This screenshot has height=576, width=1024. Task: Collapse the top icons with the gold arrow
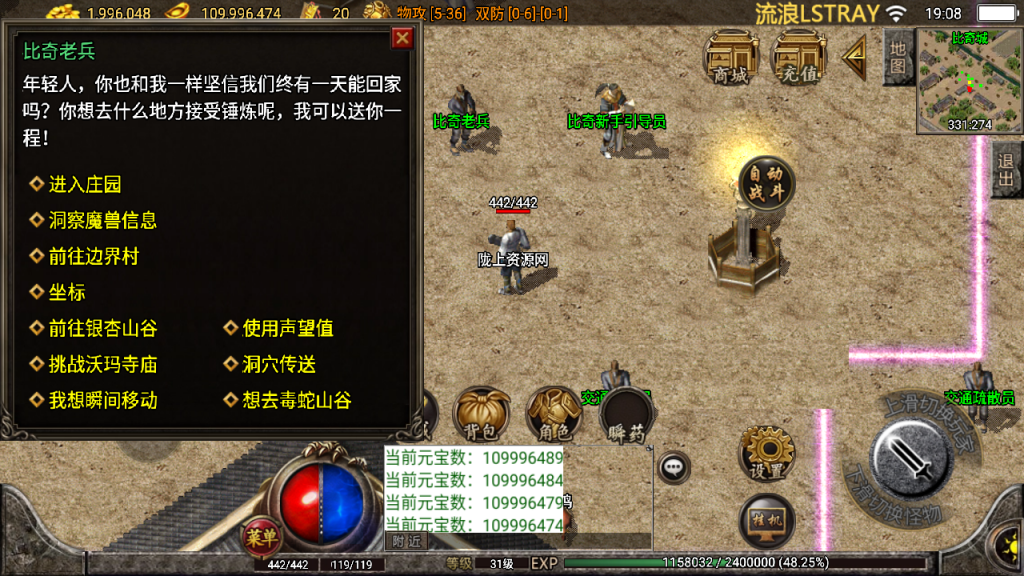click(854, 58)
